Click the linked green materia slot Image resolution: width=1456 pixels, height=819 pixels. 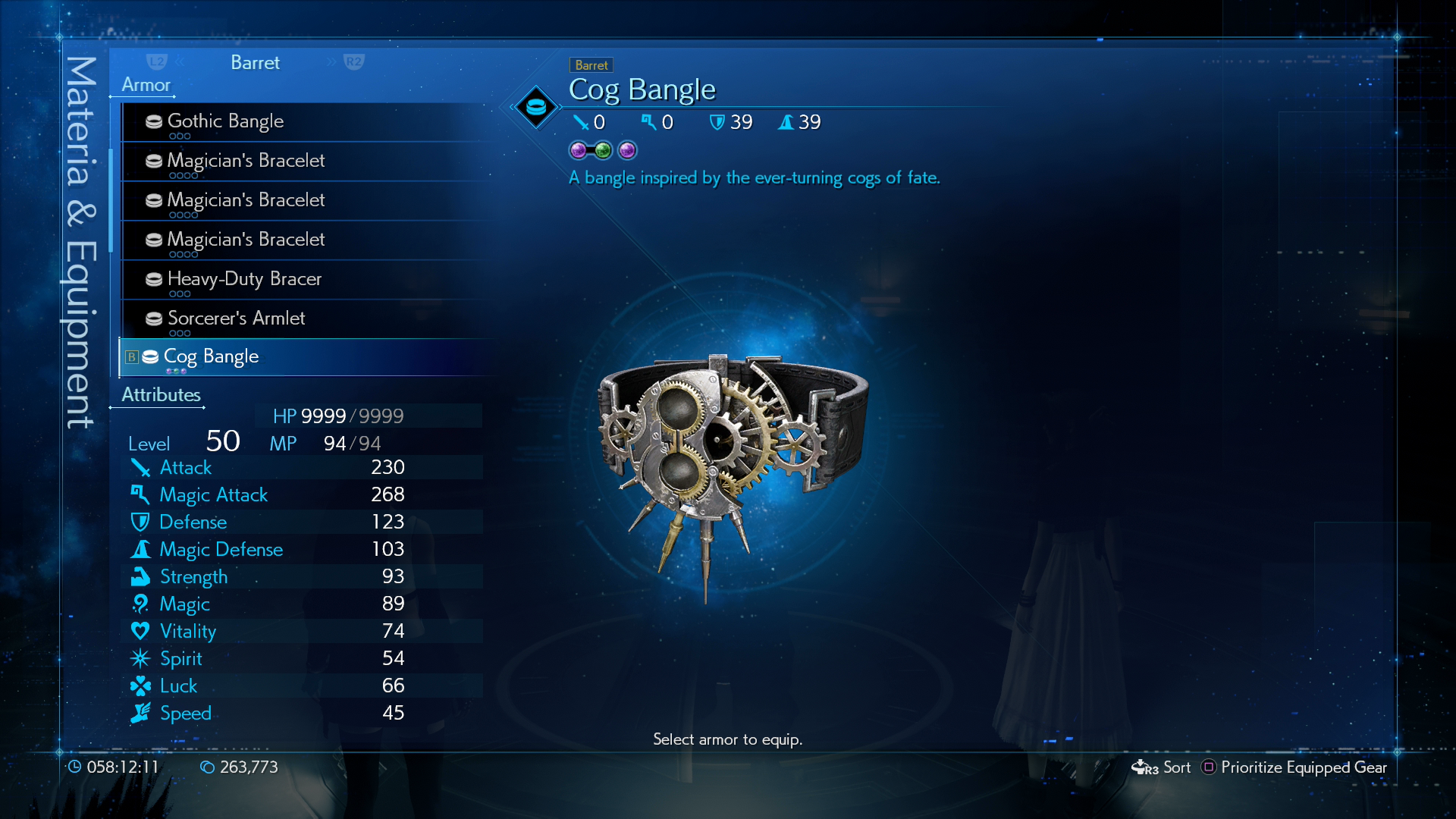tap(603, 150)
